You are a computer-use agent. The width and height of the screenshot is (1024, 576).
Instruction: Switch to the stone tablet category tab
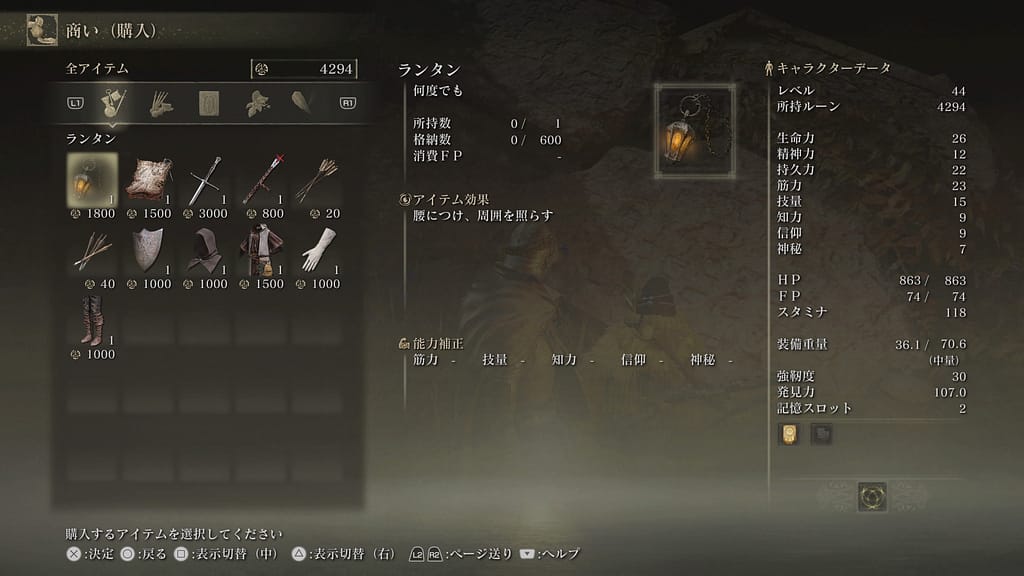209,102
